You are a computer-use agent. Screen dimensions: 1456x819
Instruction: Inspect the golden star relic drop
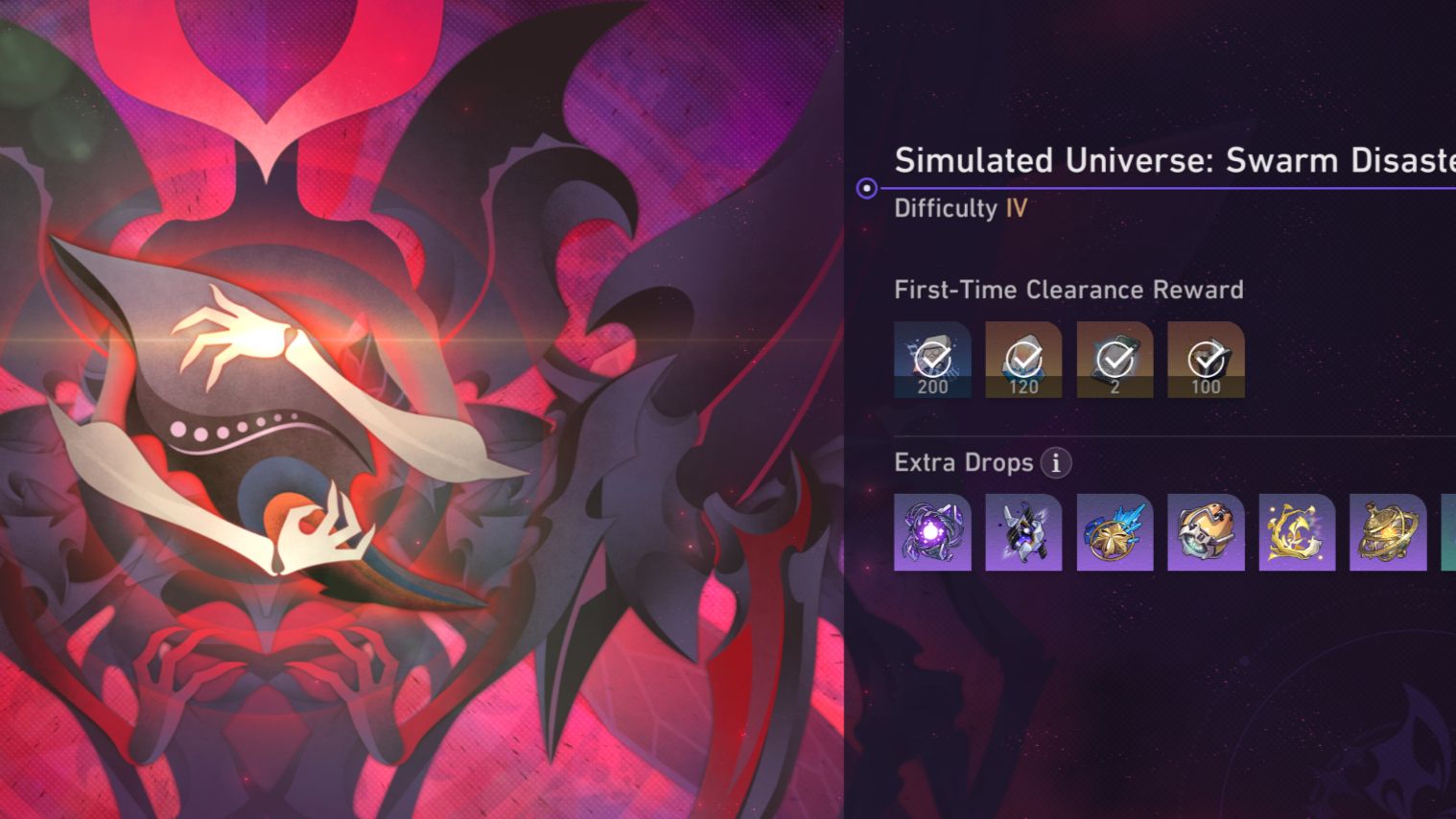pos(1114,533)
